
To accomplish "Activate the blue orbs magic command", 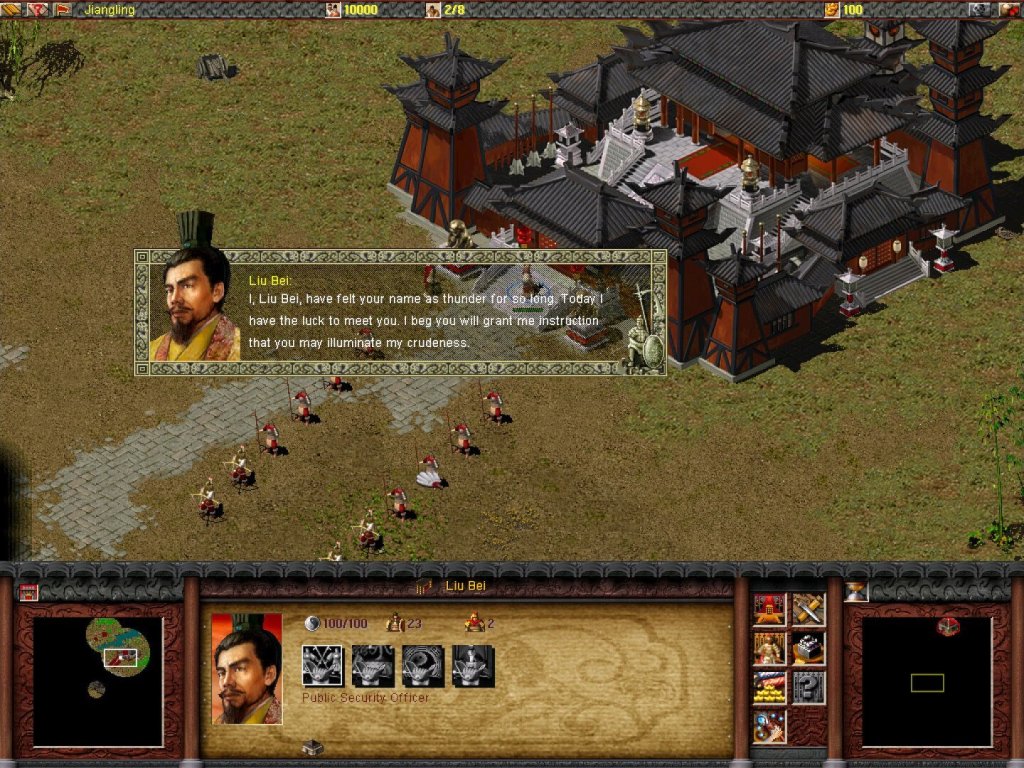I will click(768, 726).
